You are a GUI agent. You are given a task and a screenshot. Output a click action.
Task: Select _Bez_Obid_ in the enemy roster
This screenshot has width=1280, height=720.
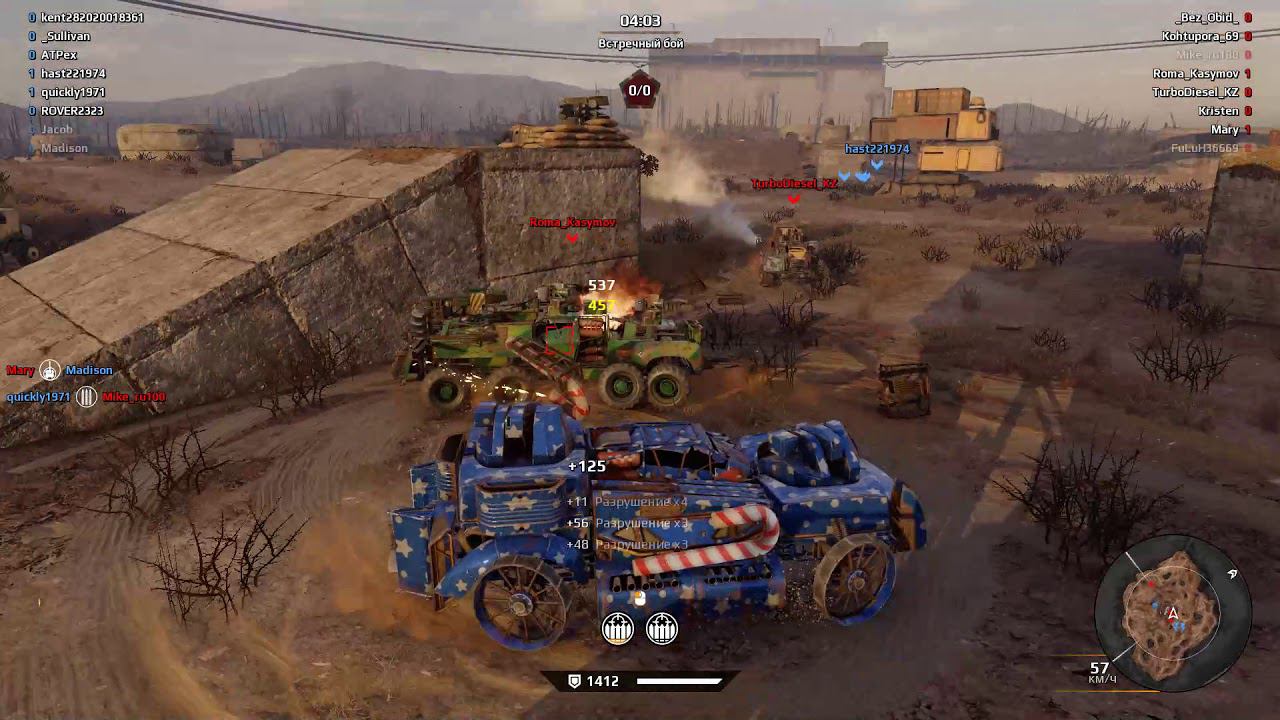(1207, 18)
